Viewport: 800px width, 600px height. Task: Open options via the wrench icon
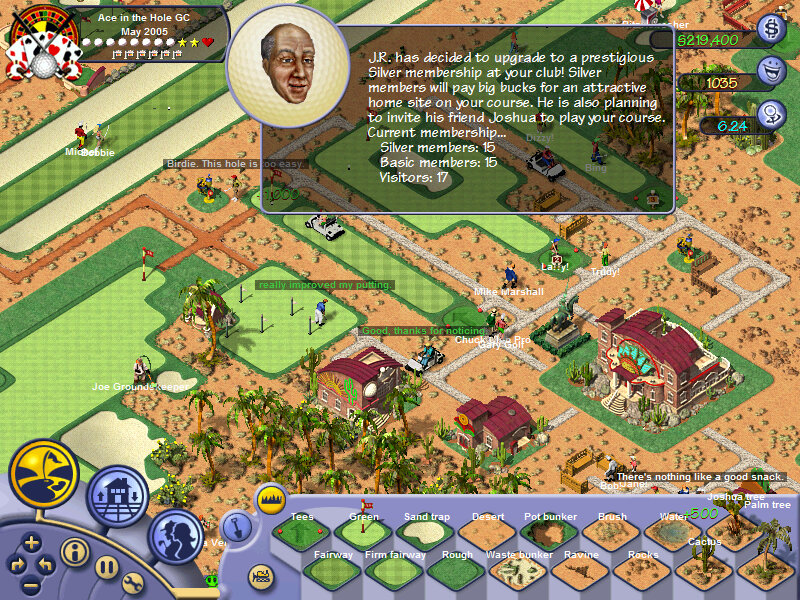[134, 583]
